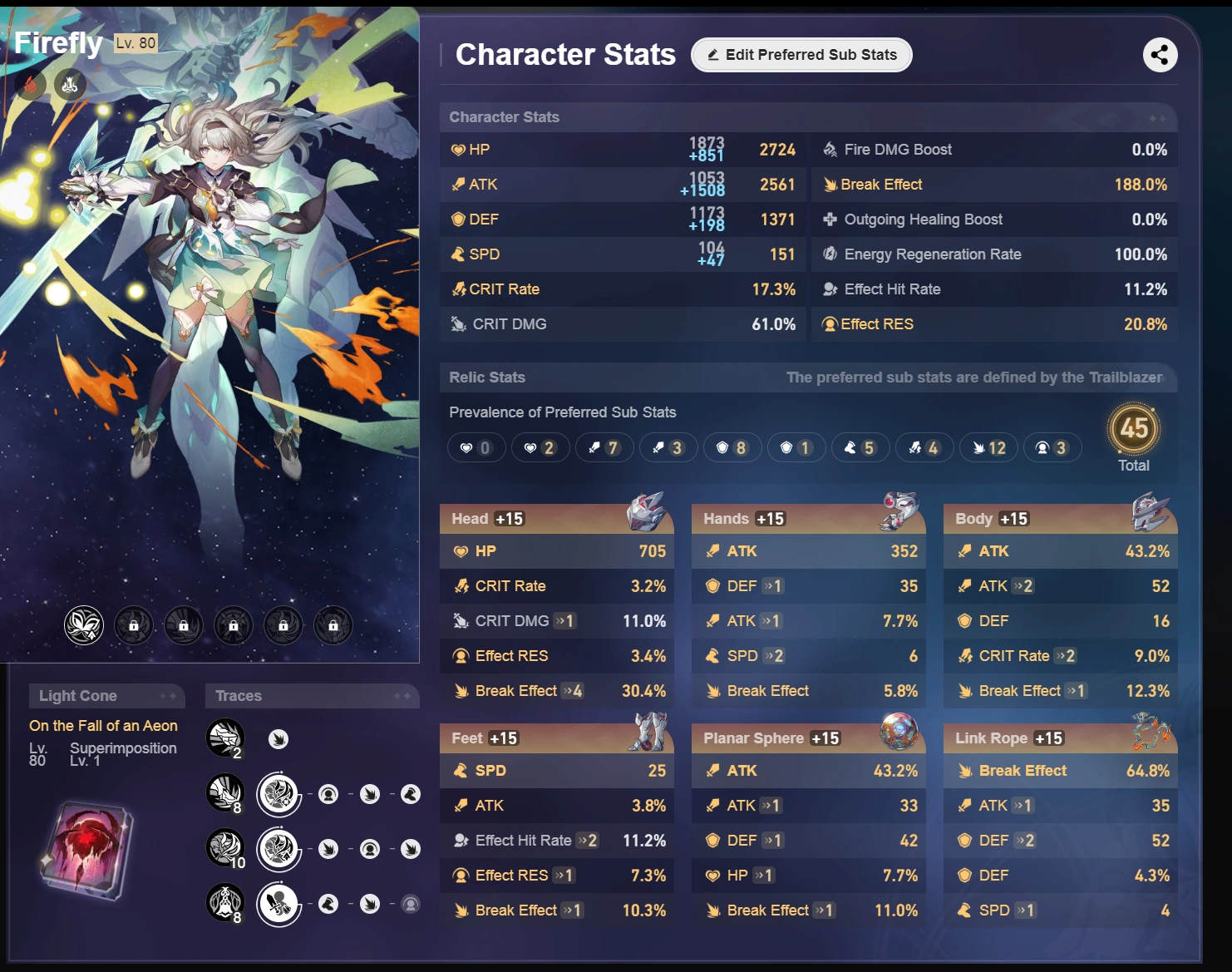Click the share icon in top right corner
Viewport: 1232px width, 972px height.
(1159, 55)
